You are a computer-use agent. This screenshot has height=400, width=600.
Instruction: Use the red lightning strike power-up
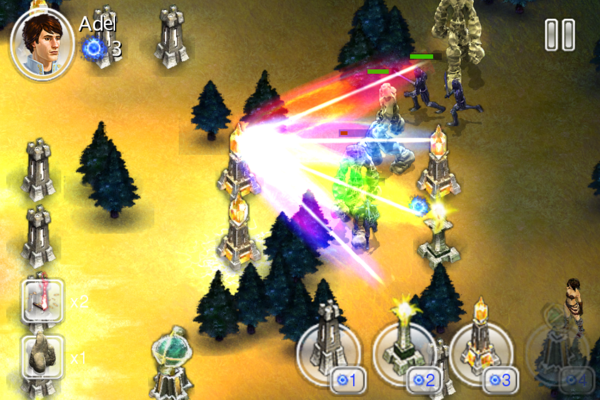tap(43, 300)
